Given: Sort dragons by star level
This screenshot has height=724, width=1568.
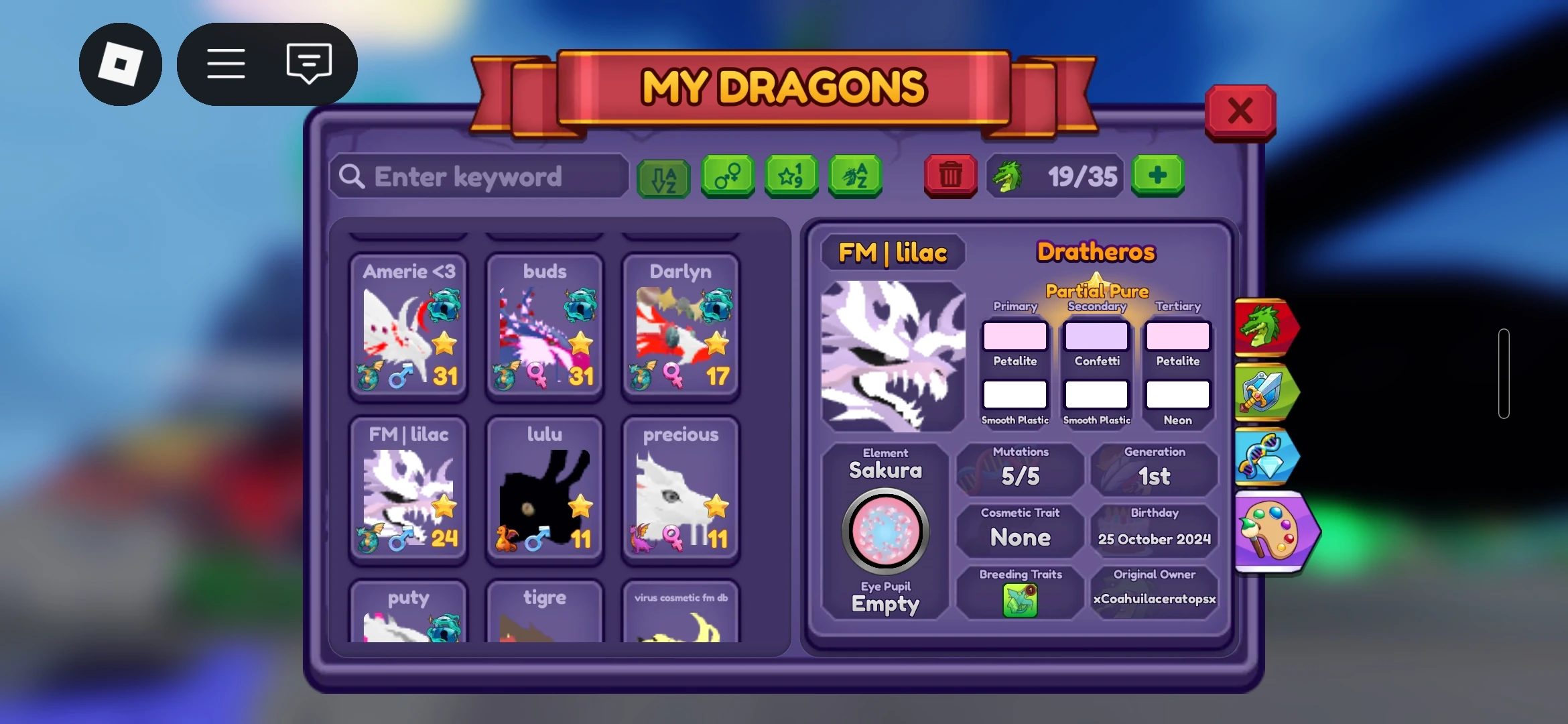Looking at the screenshot, I should (791, 176).
